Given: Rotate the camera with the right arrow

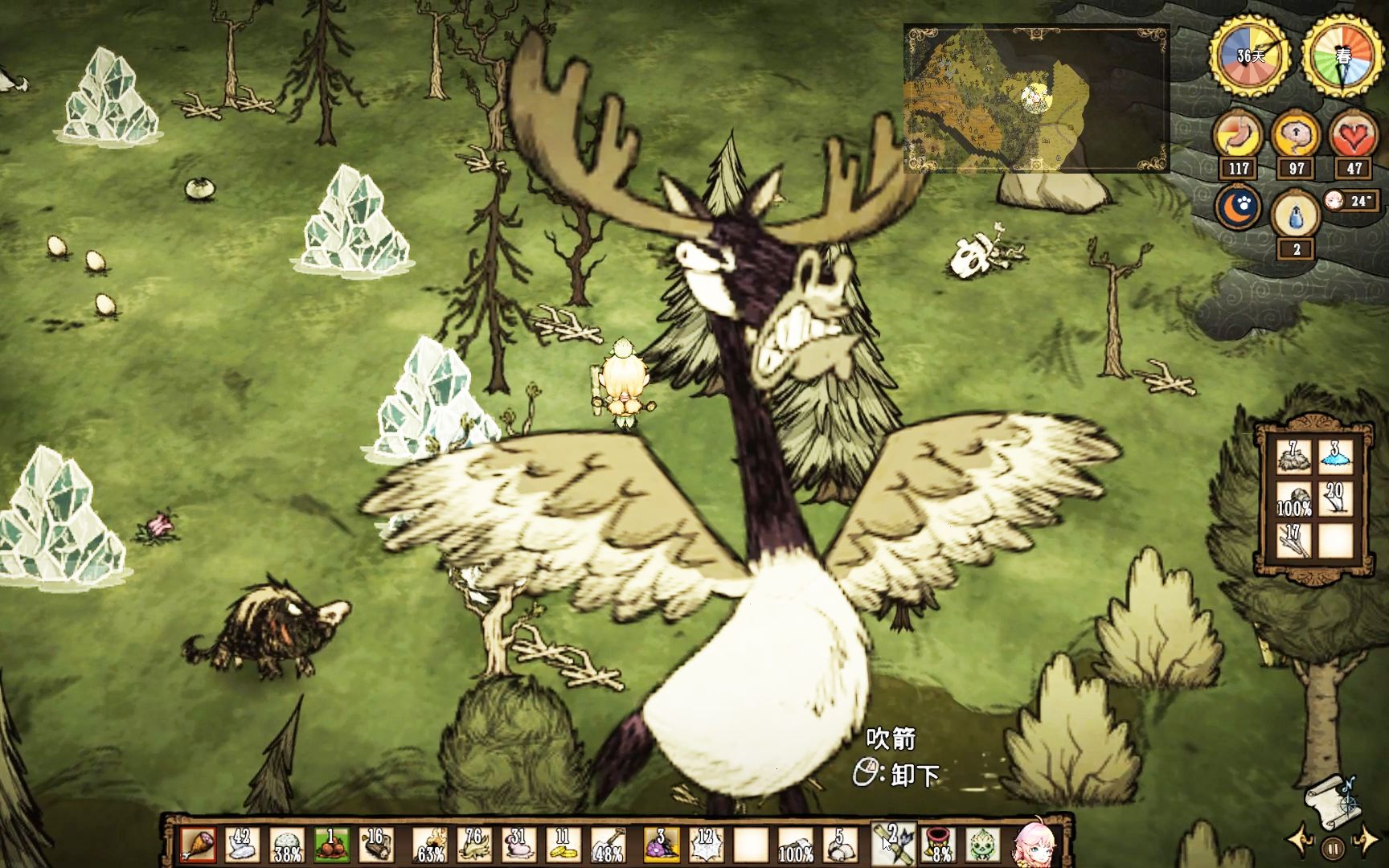Looking at the screenshot, I should 1366,841.
